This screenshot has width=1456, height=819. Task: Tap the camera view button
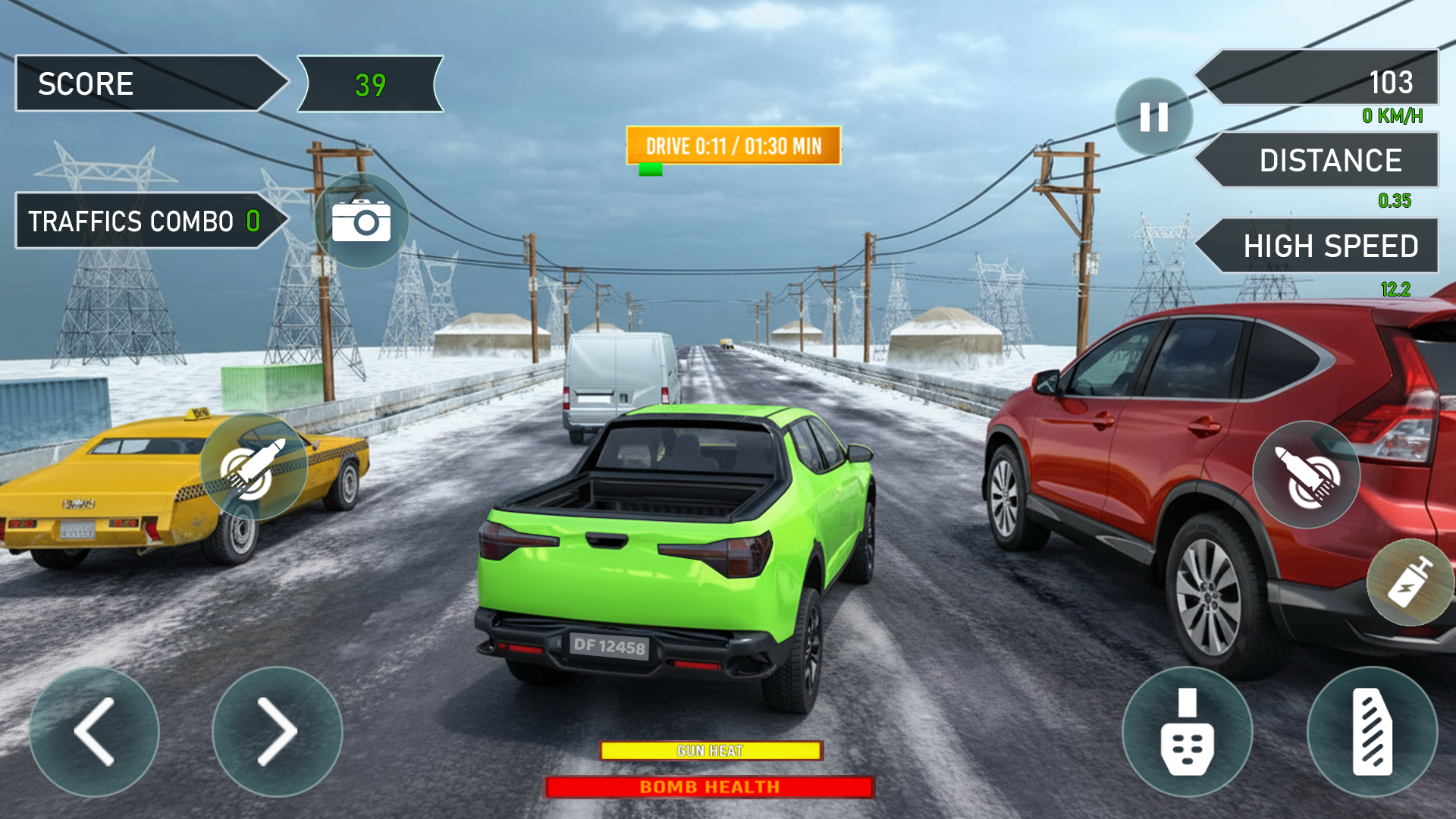(x=362, y=221)
